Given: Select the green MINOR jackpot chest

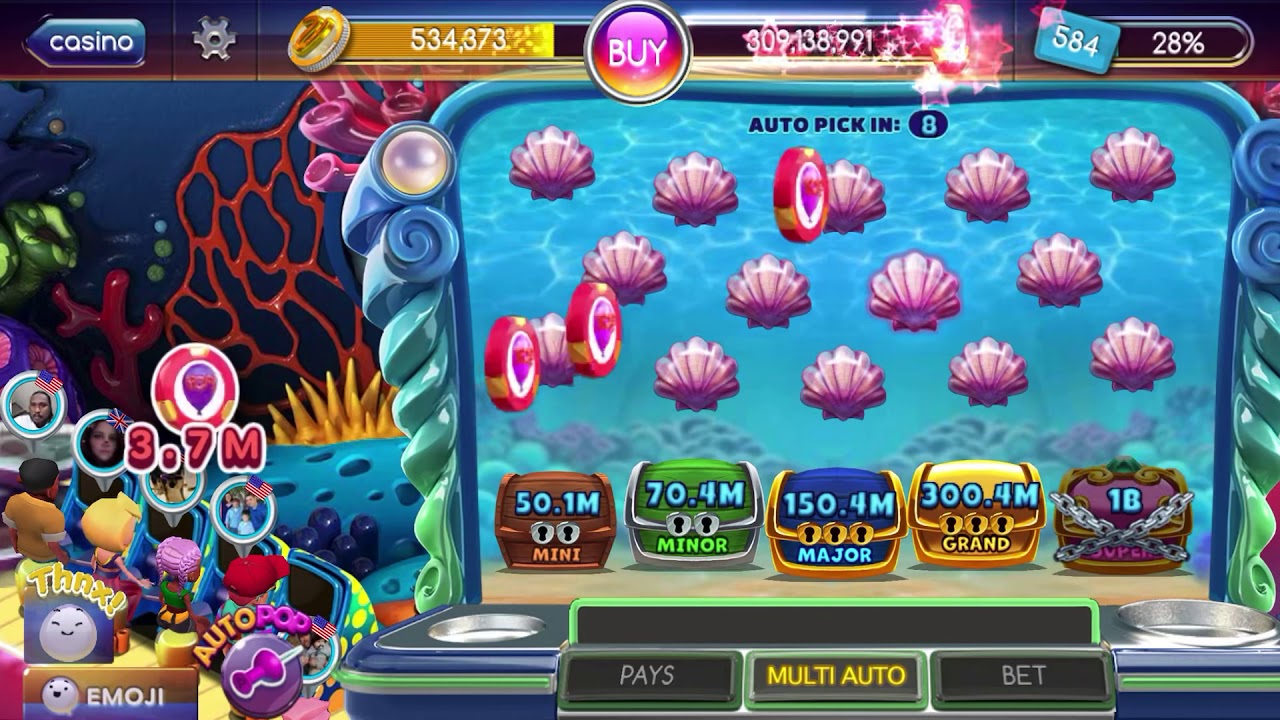Looking at the screenshot, I should pyautogui.click(x=693, y=516).
